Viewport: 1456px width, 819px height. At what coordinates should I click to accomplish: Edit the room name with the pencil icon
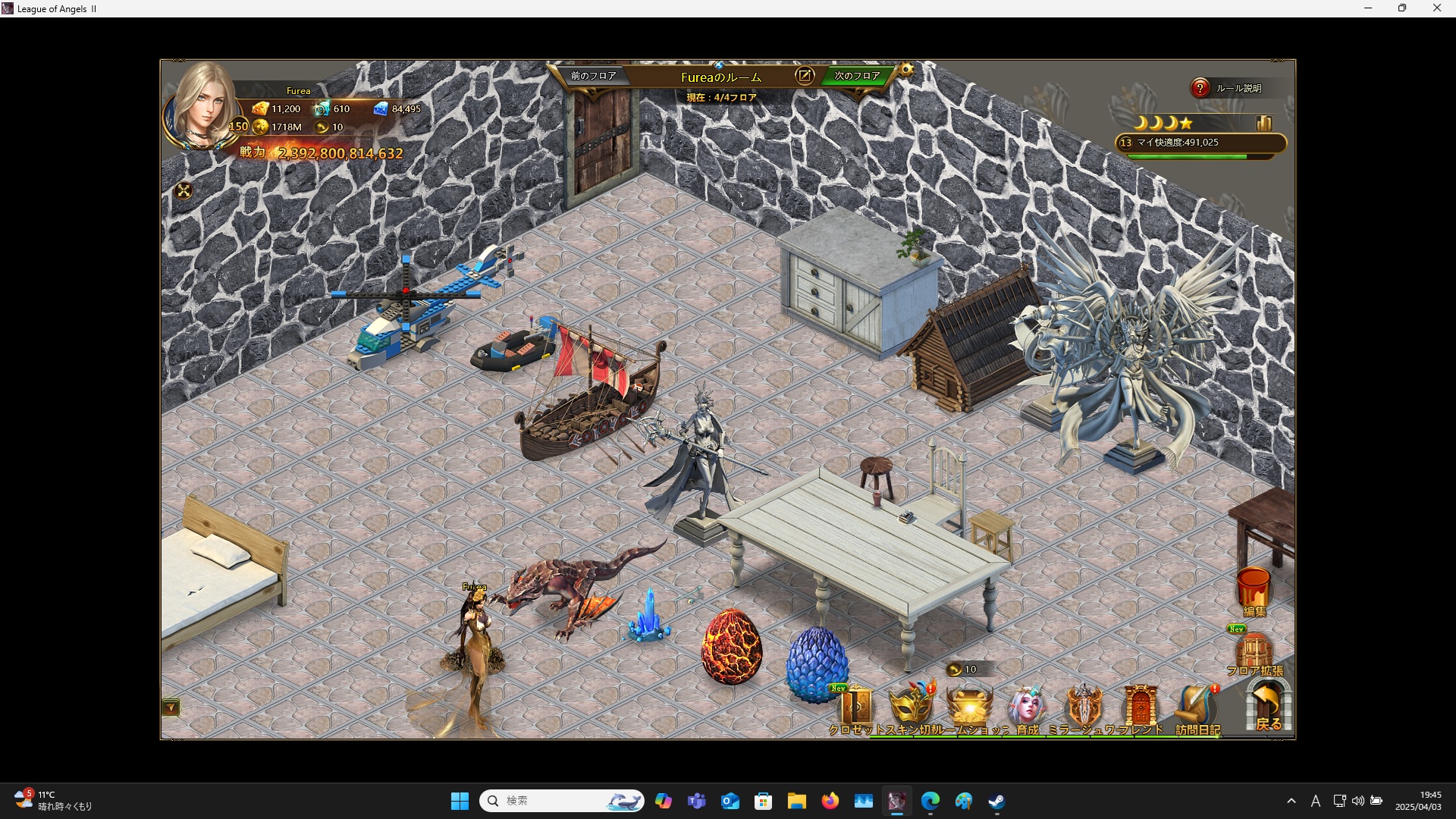805,76
